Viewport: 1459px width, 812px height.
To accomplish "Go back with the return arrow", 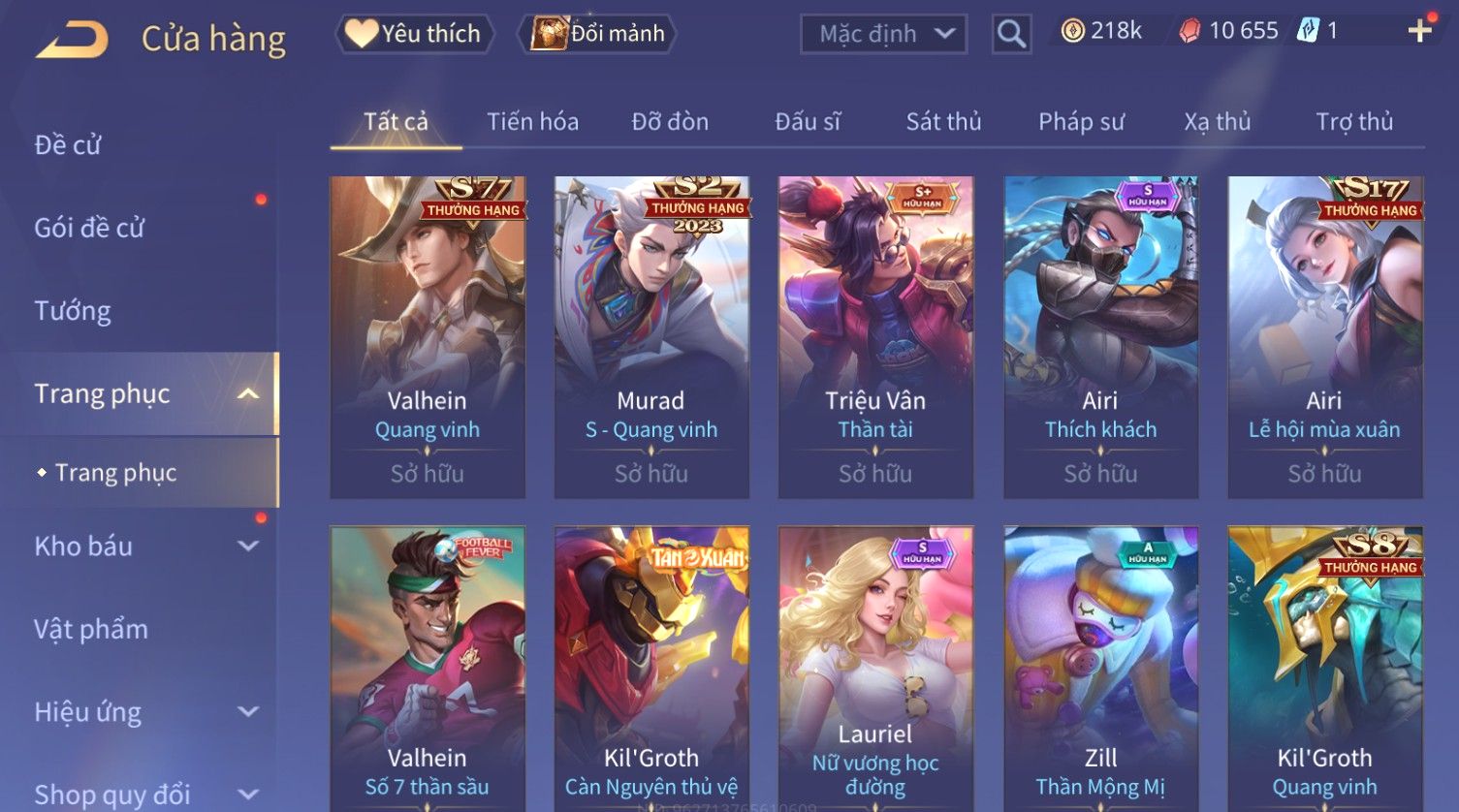I will [72, 40].
